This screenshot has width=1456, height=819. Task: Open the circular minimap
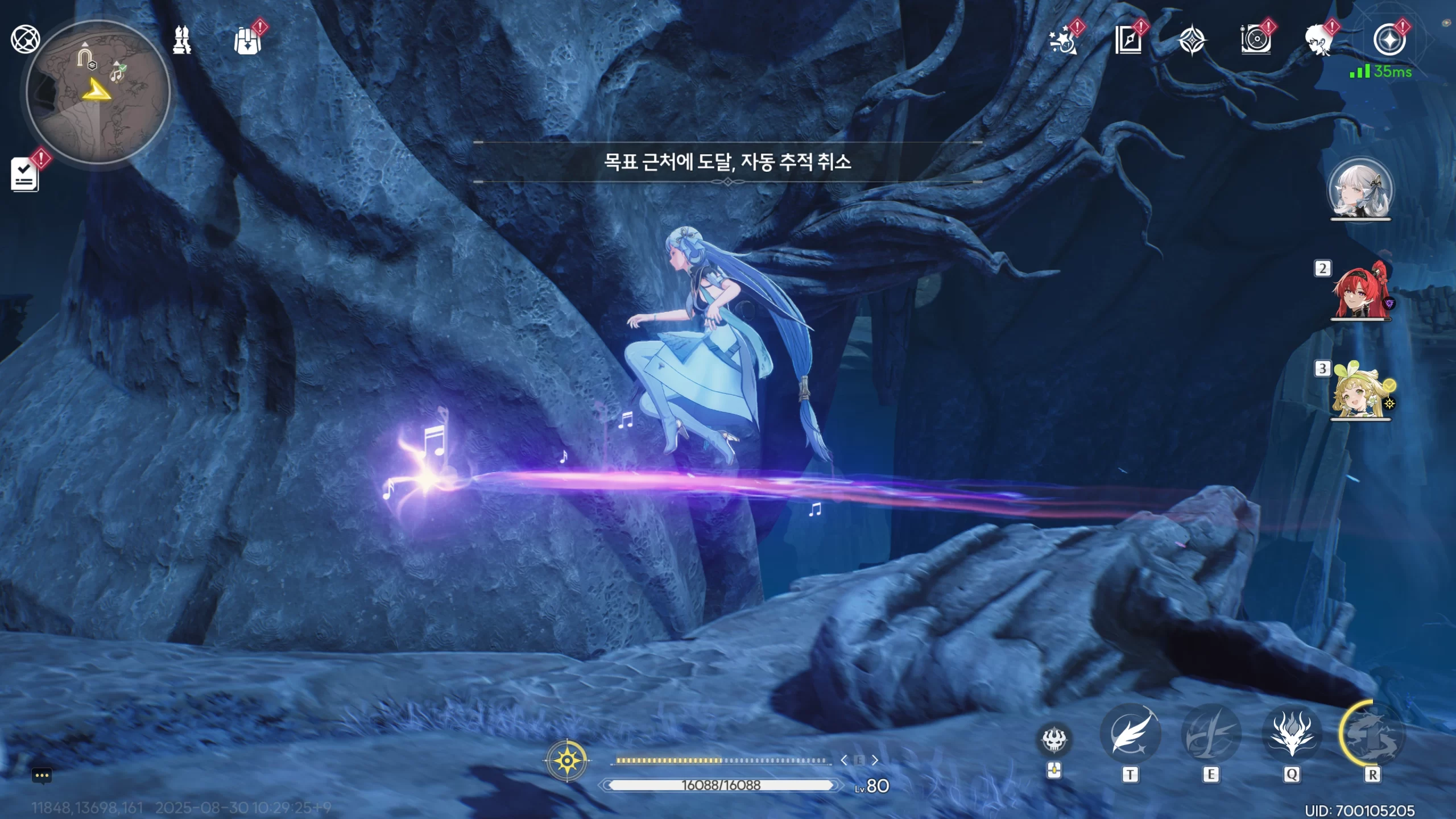click(98, 91)
